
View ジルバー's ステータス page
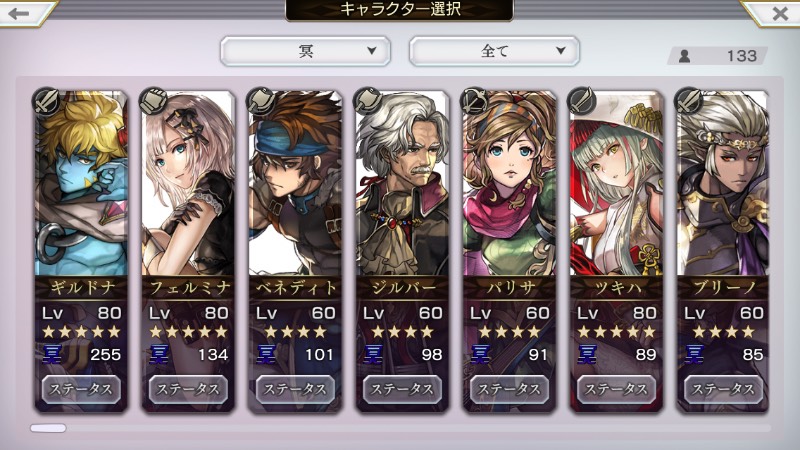point(403,388)
